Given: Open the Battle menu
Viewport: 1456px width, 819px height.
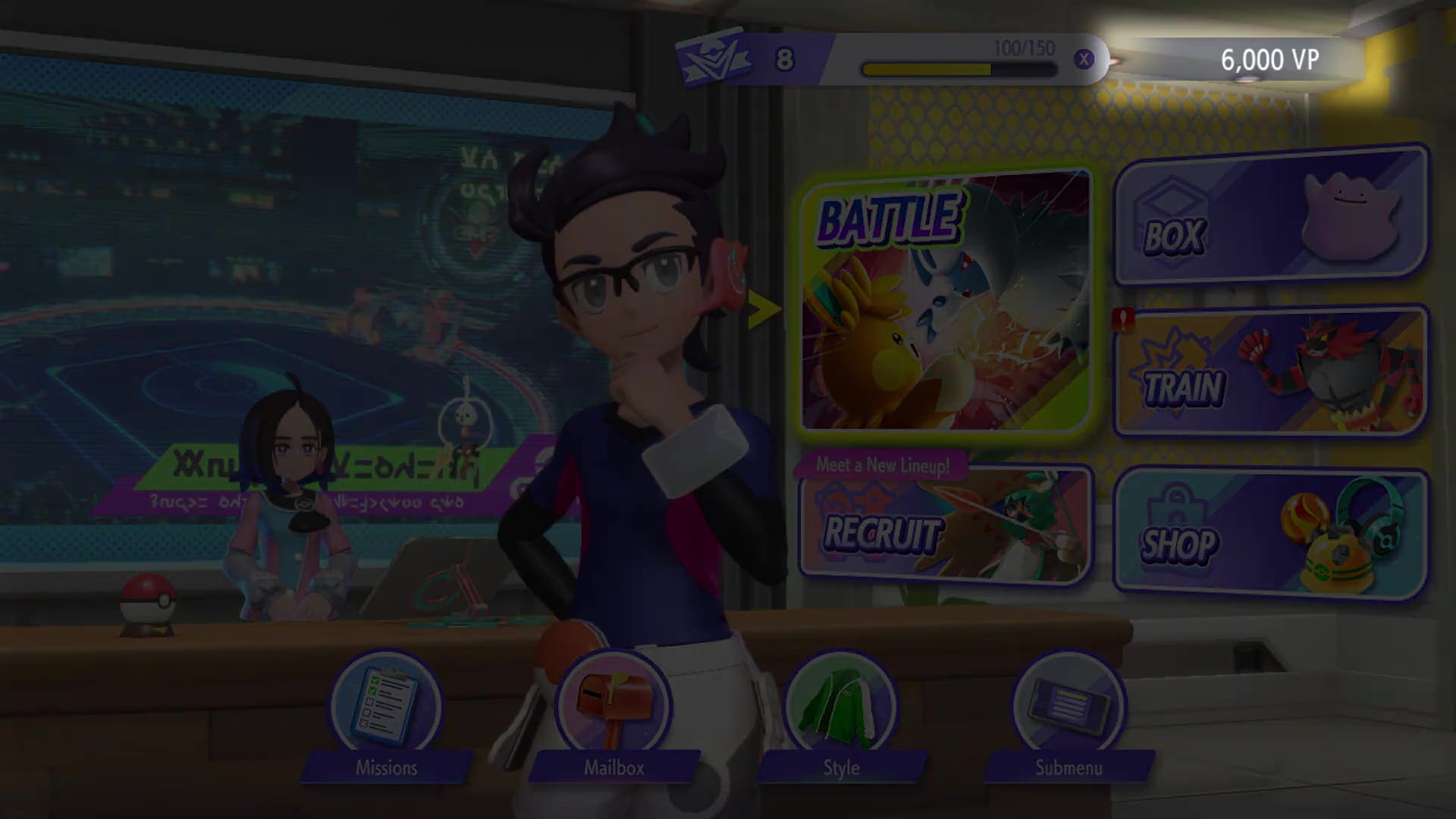Looking at the screenshot, I should [948, 303].
